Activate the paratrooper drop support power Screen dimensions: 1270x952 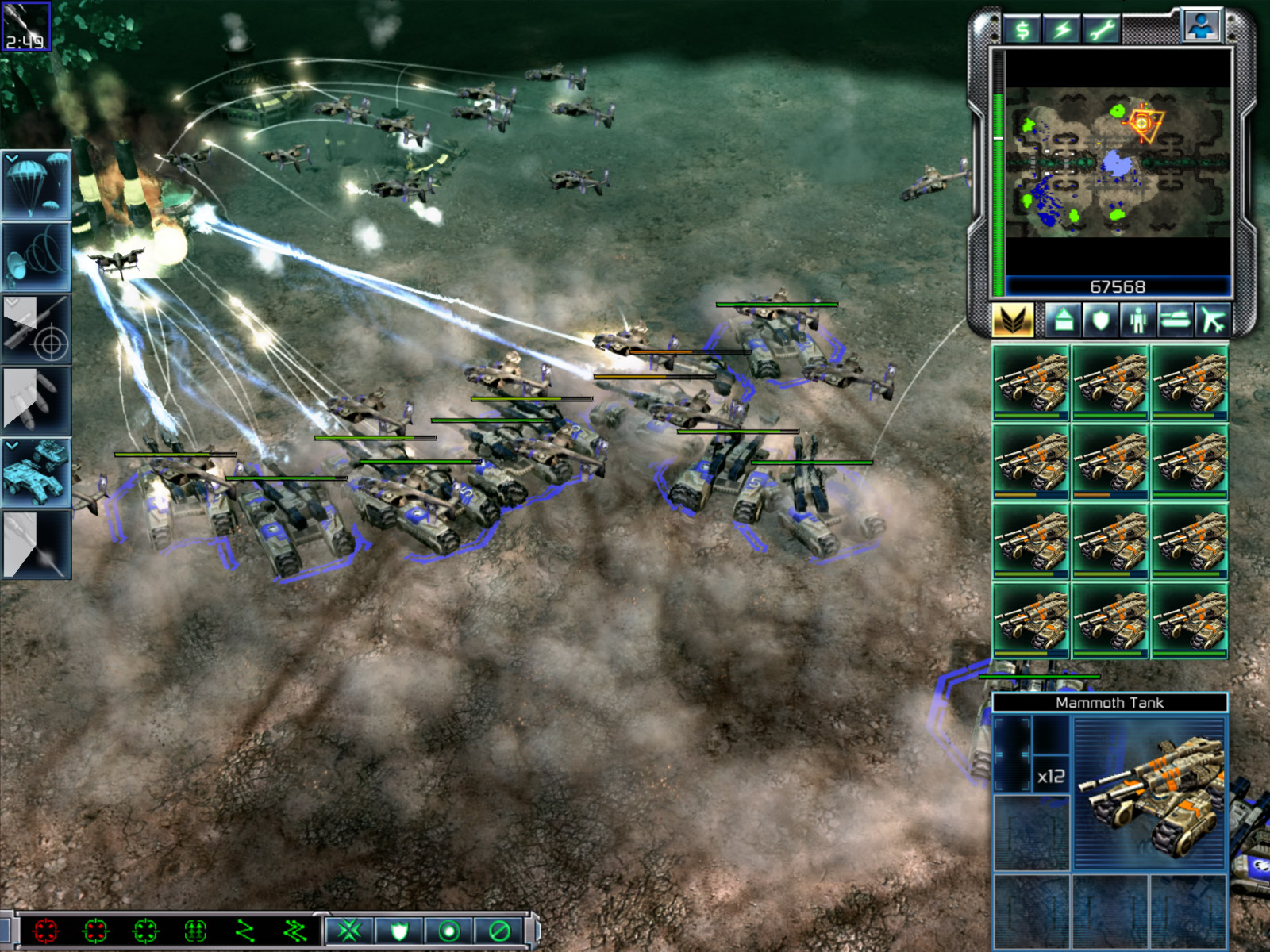37,186
